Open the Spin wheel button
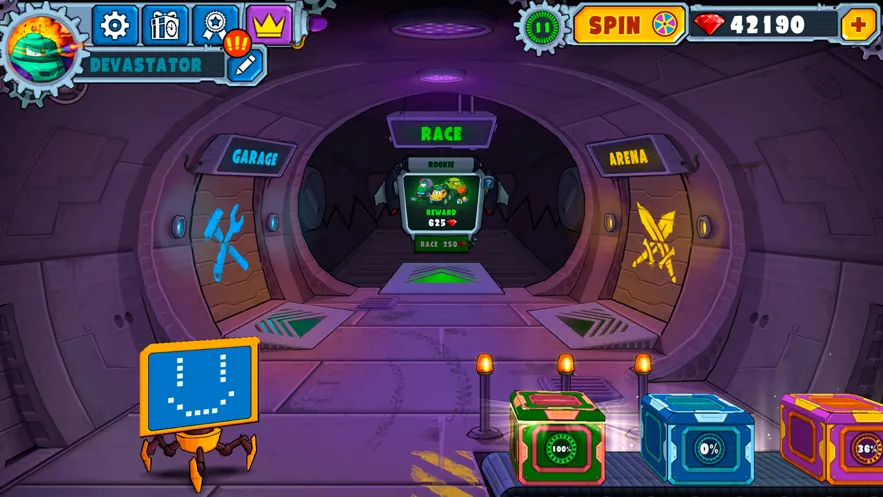The image size is (883, 497). click(629, 25)
